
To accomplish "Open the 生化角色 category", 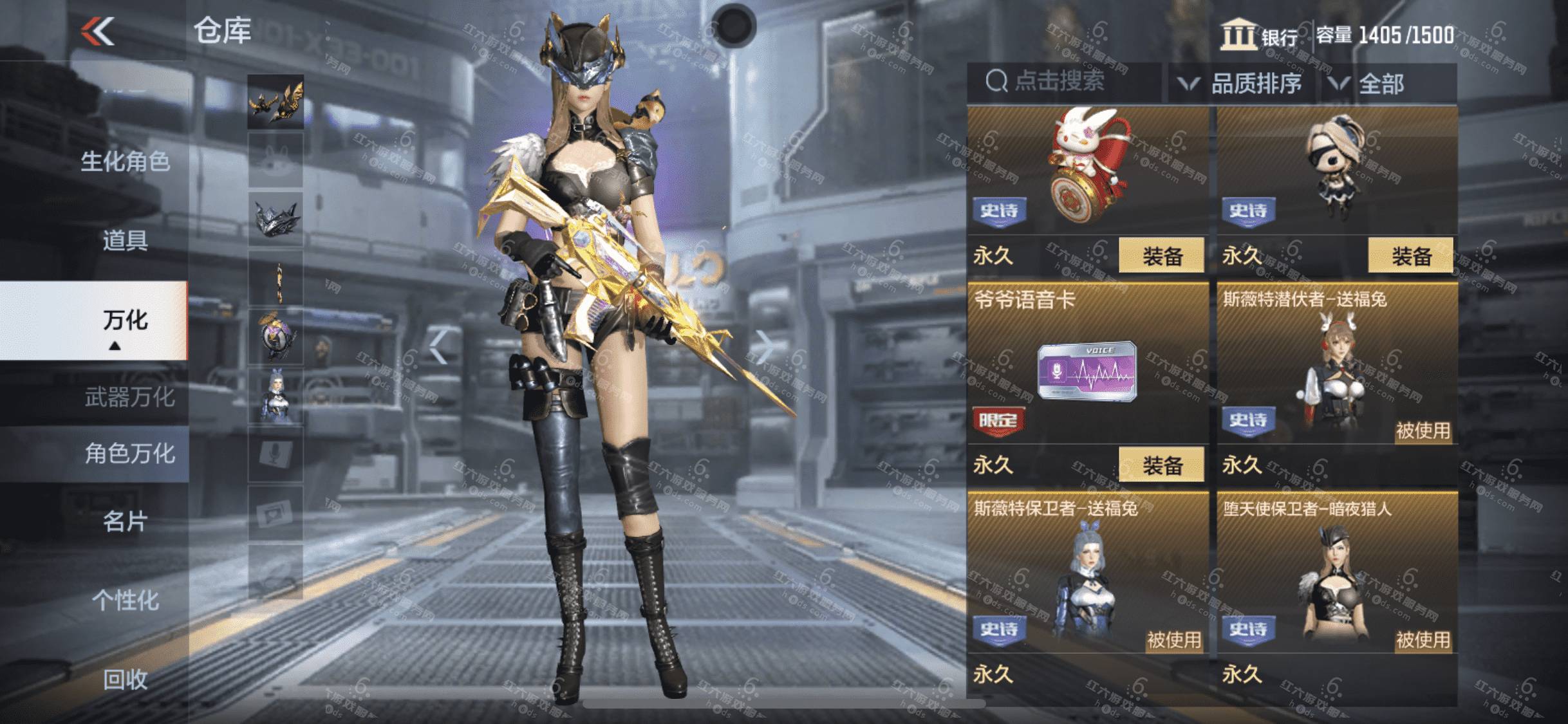I will (125, 162).
